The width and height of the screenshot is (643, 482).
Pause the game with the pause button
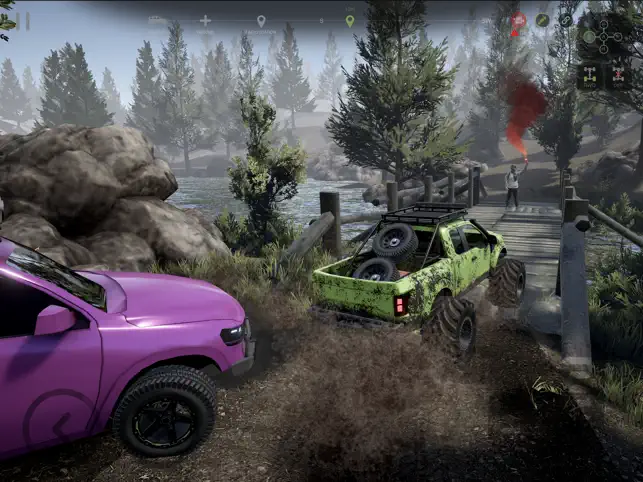(x=21, y=20)
